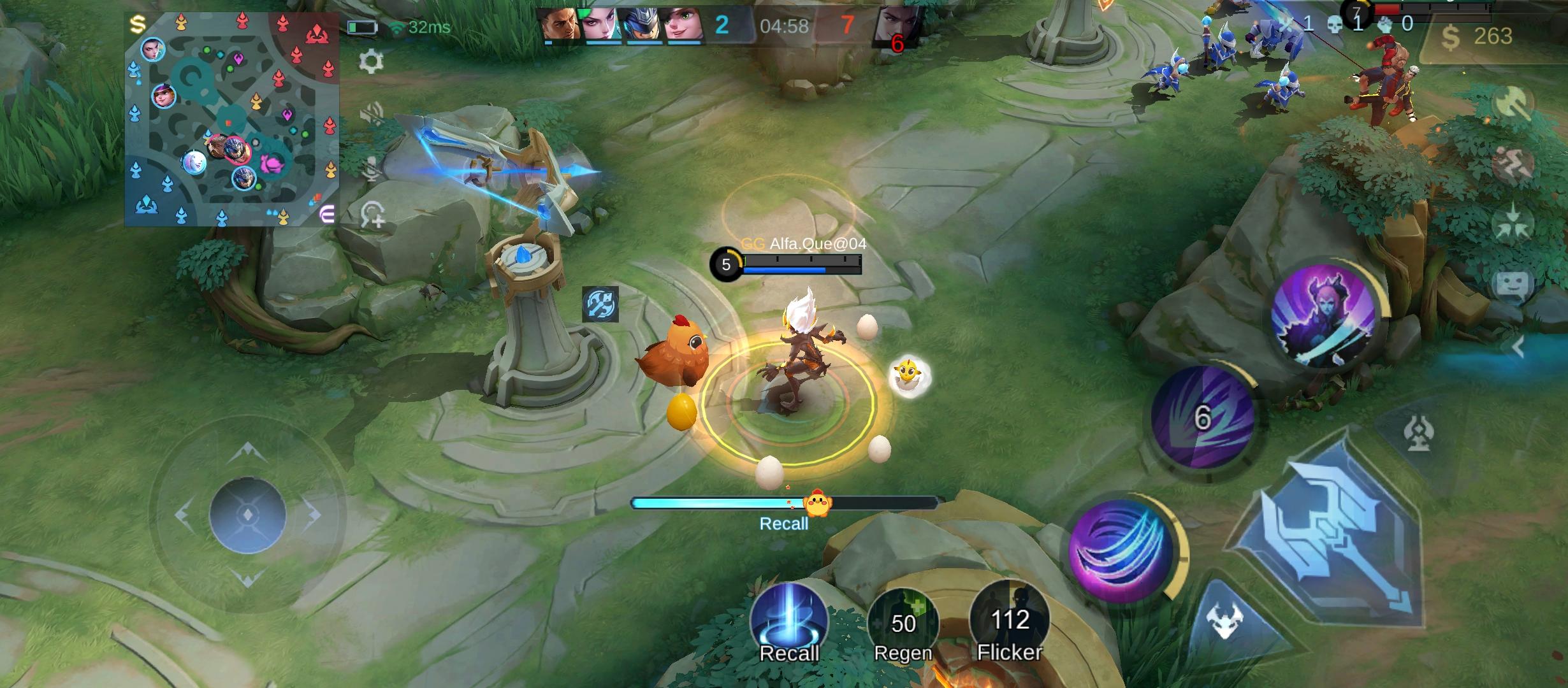The height and width of the screenshot is (688, 1568).
Task: Send the Retreat quick signal icon
Action: [1512, 164]
